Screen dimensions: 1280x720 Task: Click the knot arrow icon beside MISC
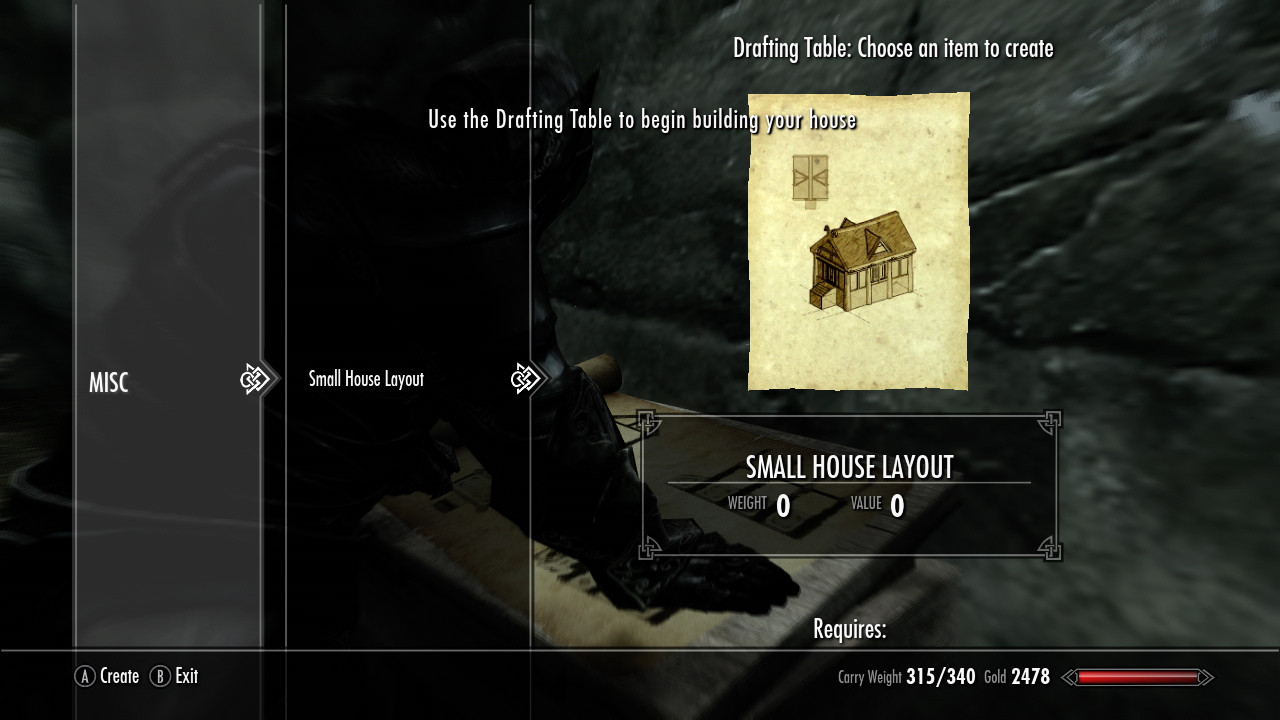pyautogui.click(x=258, y=379)
